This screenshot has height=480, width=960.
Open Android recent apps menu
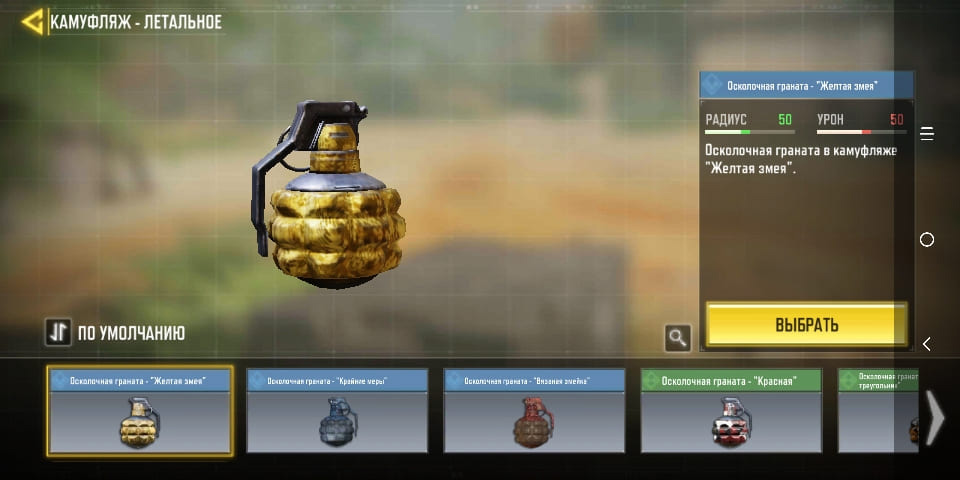(x=927, y=134)
